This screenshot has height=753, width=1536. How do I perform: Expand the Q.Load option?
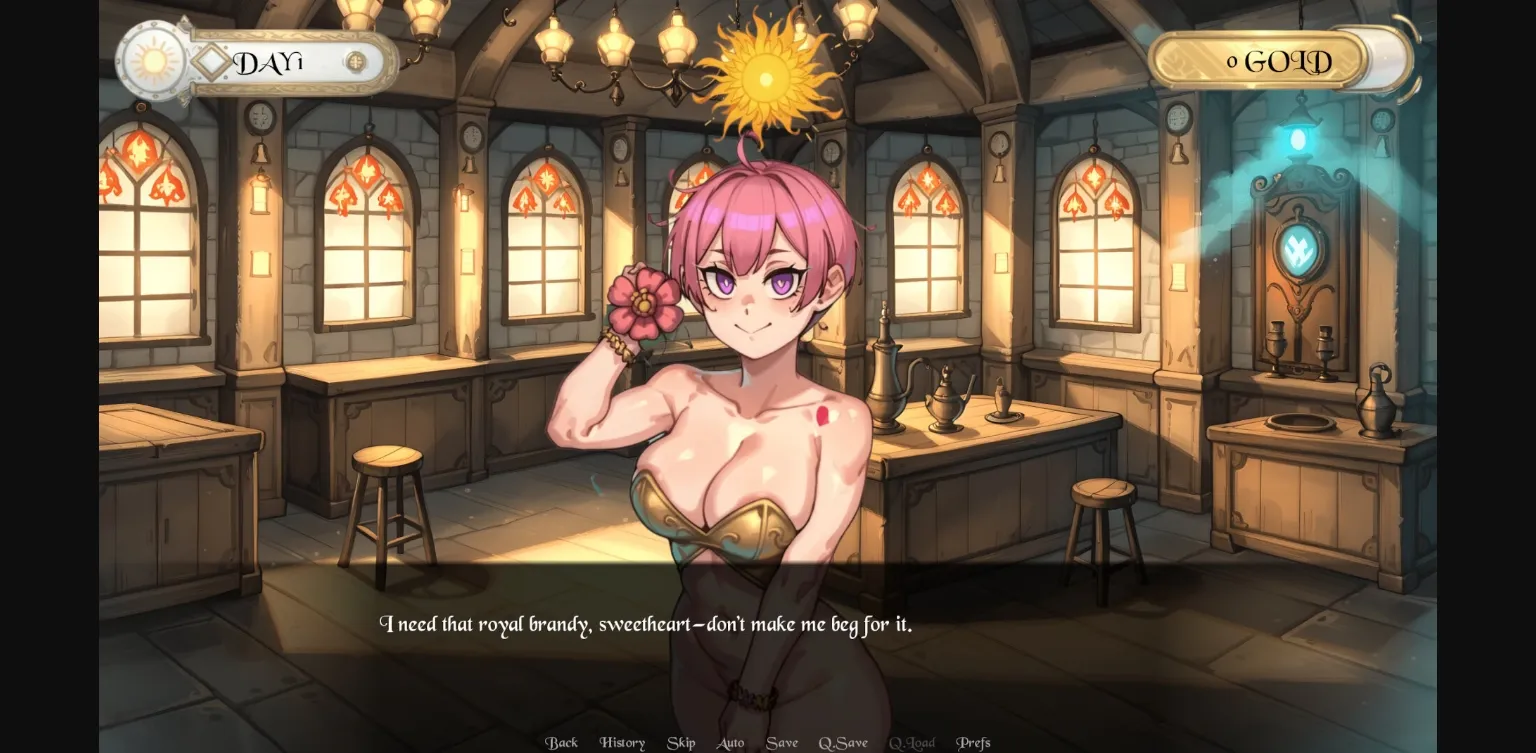[x=912, y=742]
